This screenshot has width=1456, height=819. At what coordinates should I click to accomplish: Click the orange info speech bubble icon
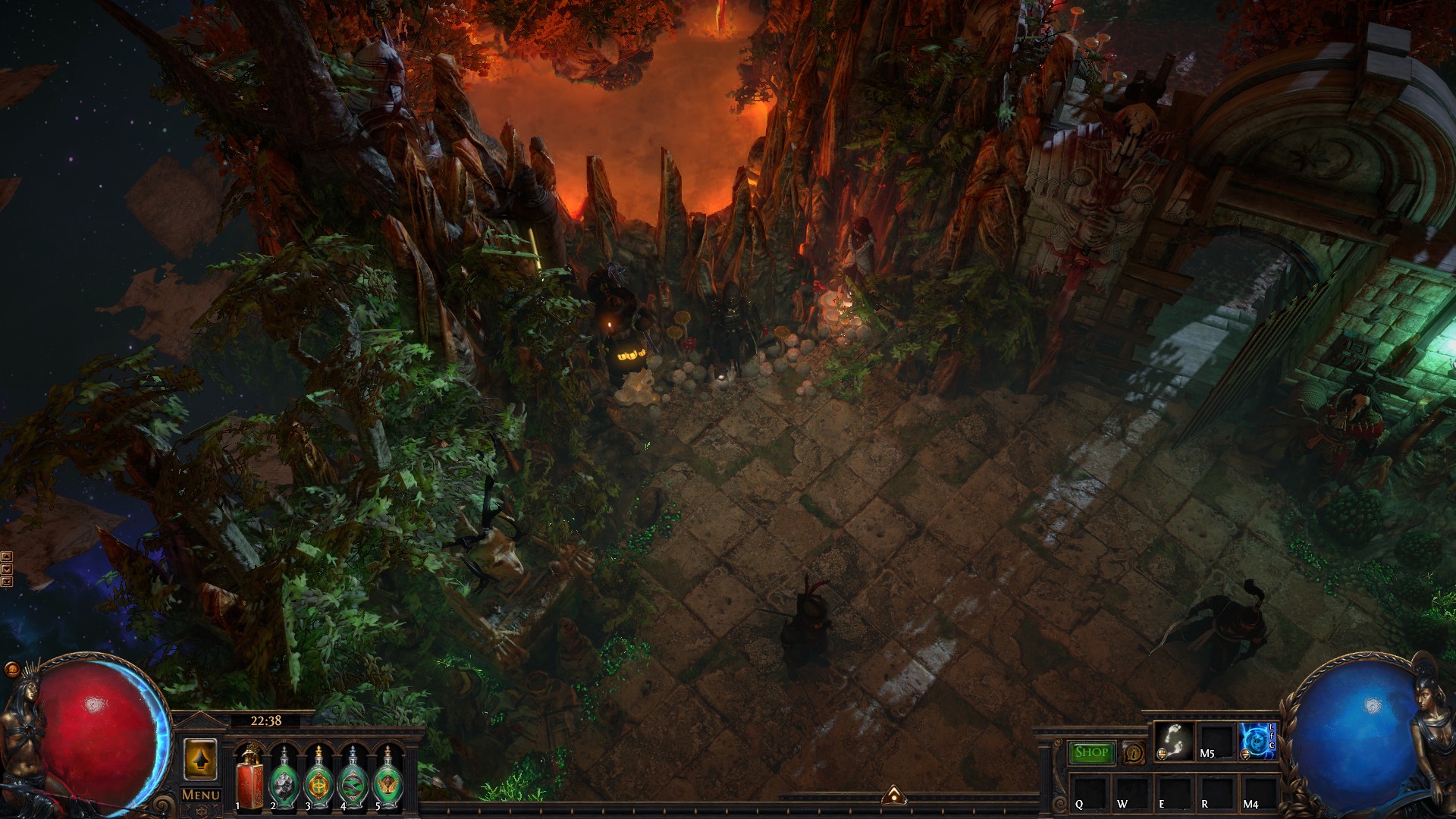1134,753
